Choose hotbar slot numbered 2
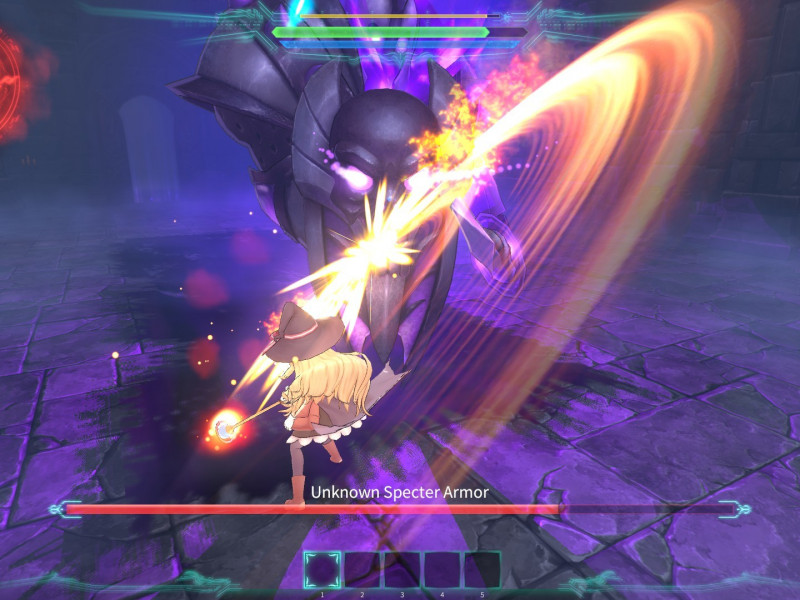800x600 pixels. [362, 569]
